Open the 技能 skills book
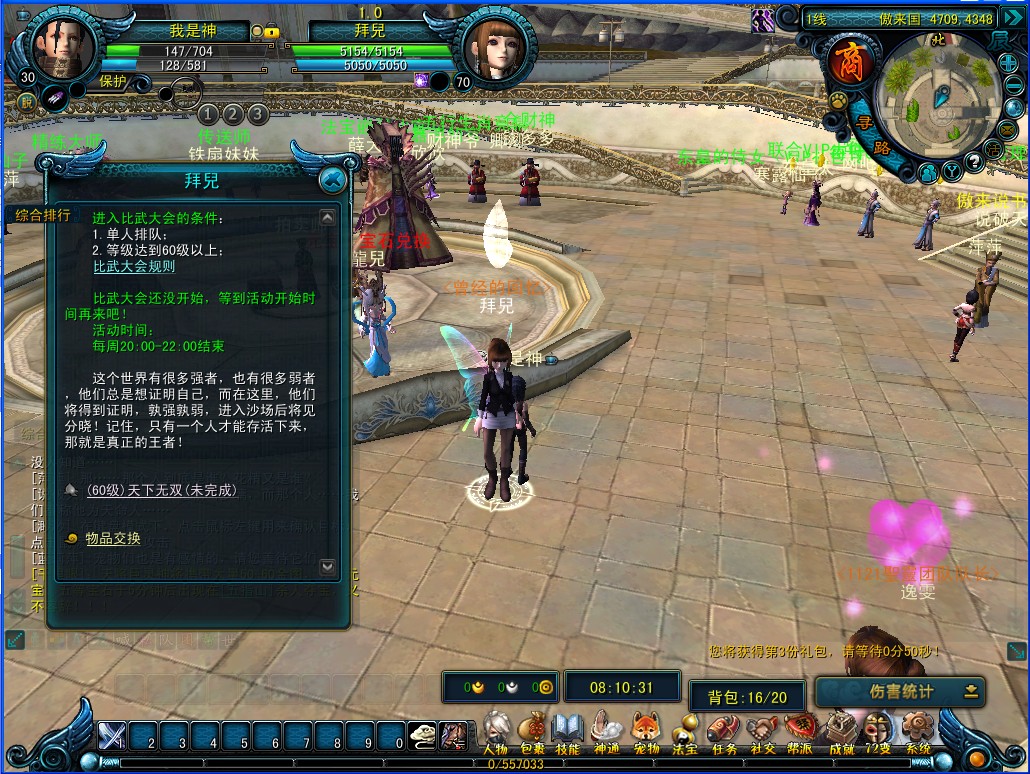This screenshot has height=774, width=1030. coord(567,731)
